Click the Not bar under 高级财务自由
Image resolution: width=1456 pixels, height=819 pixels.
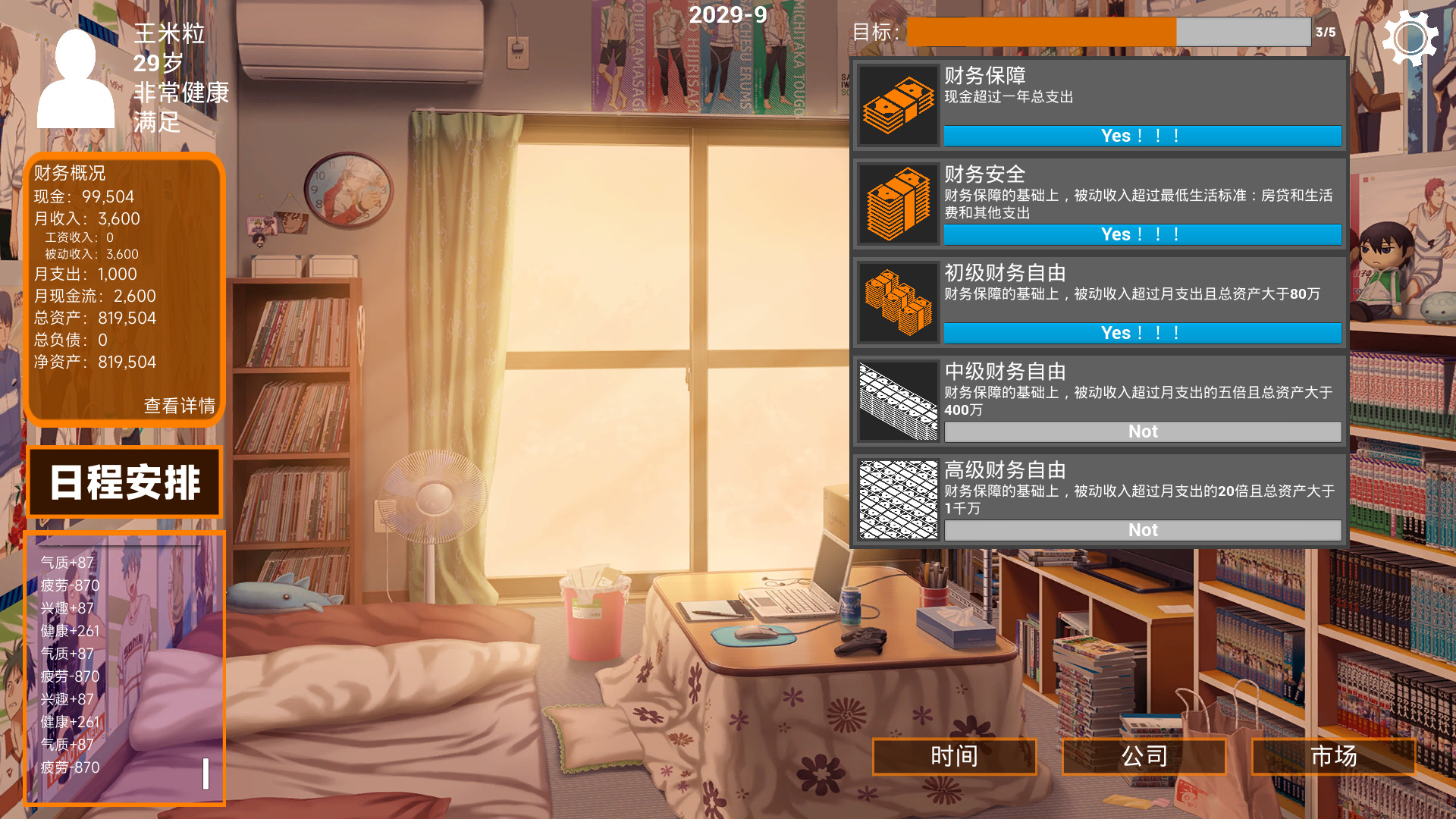click(1141, 530)
